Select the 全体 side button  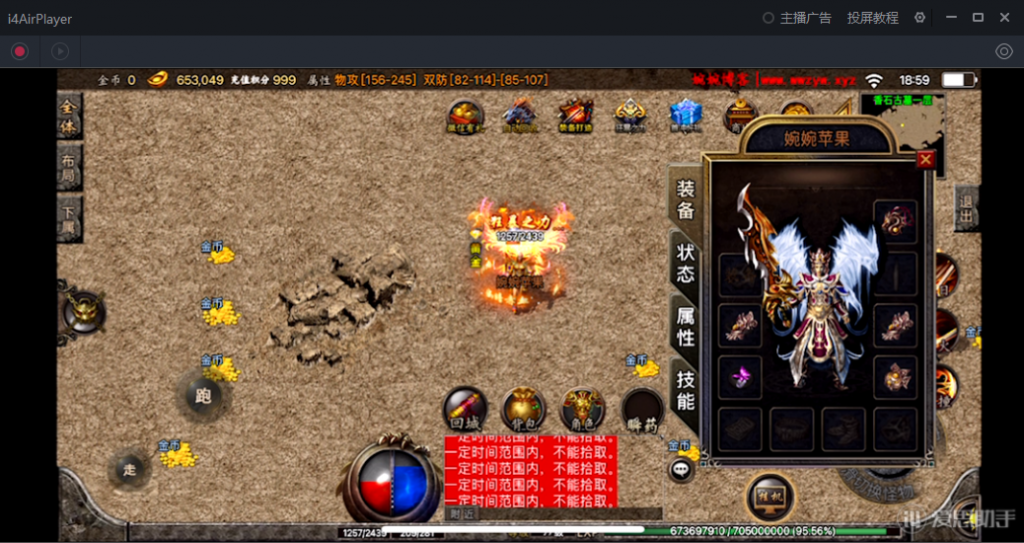(x=69, y=114)
